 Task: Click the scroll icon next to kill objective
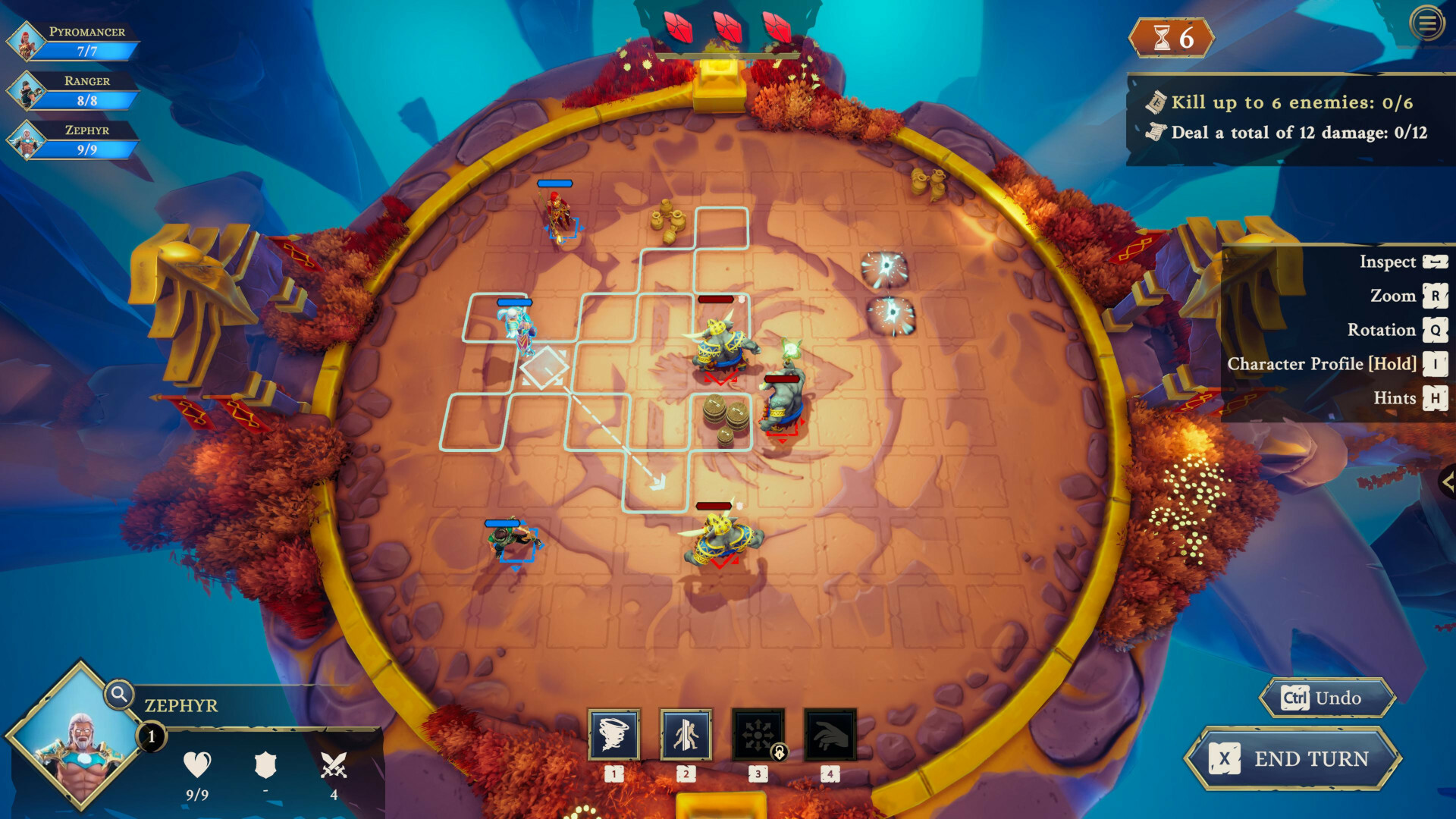(1156, 101)
